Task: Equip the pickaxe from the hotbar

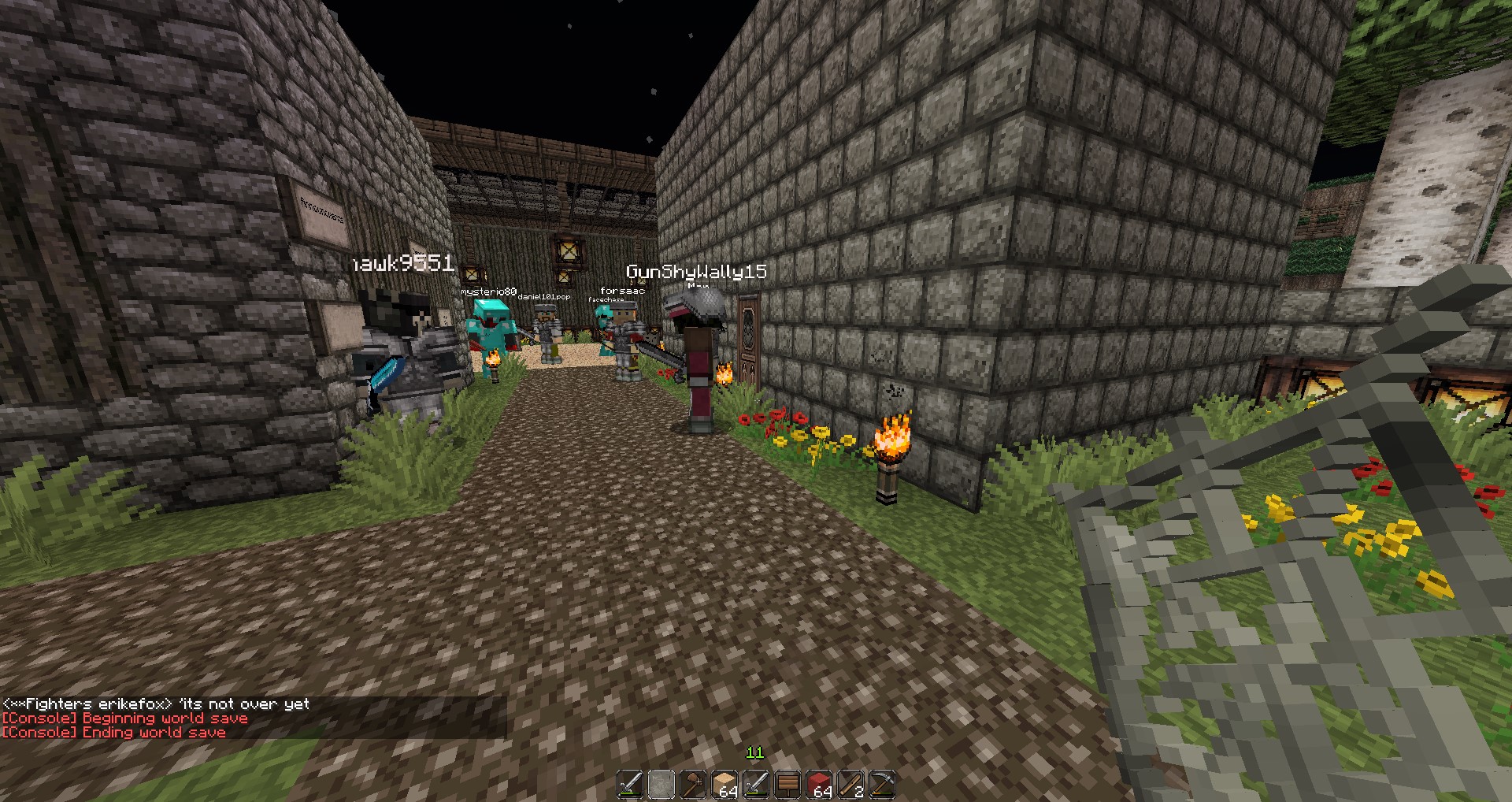Action: click(x=882, y=785)
